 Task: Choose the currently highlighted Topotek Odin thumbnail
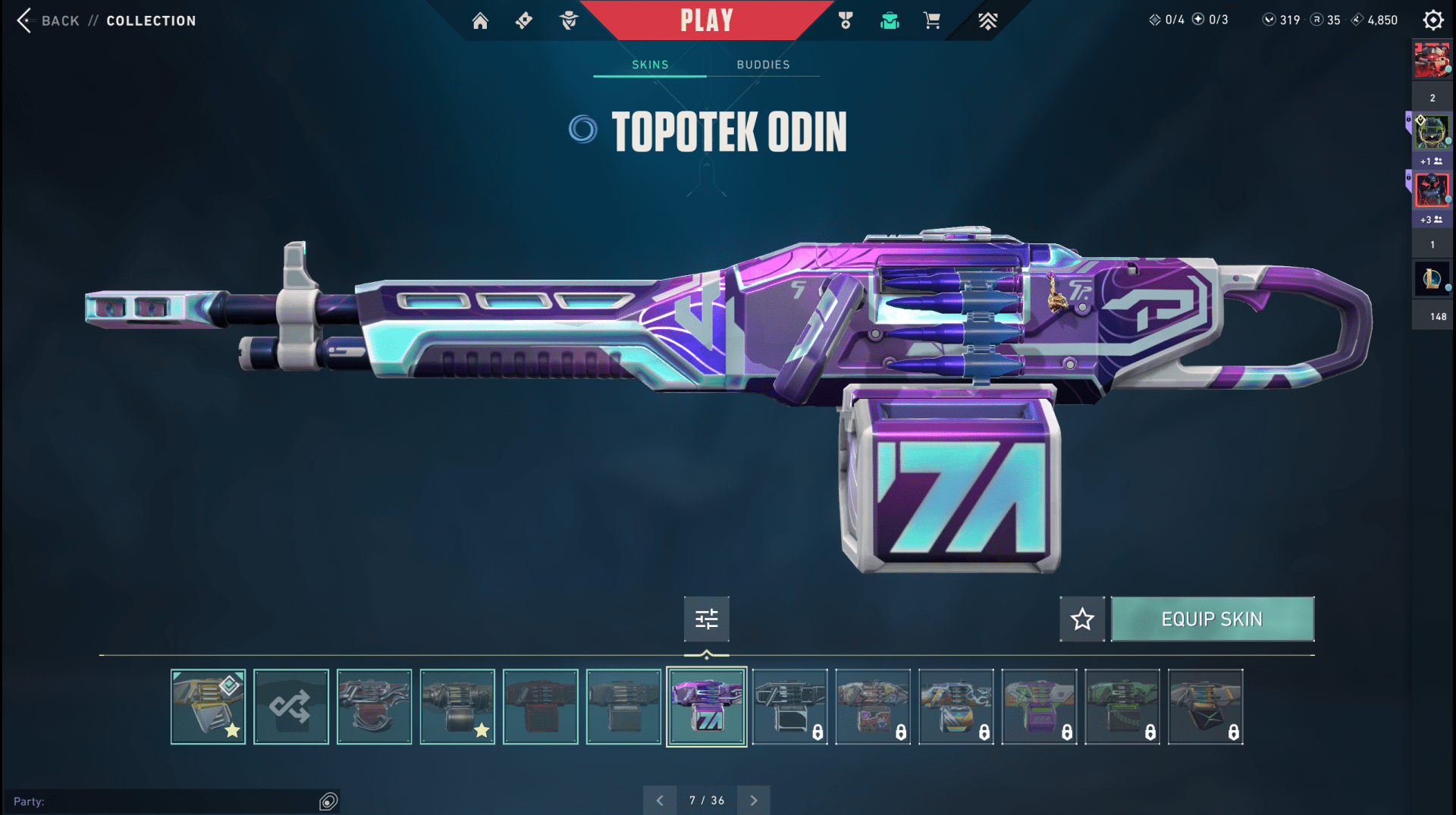pos(706,707)
